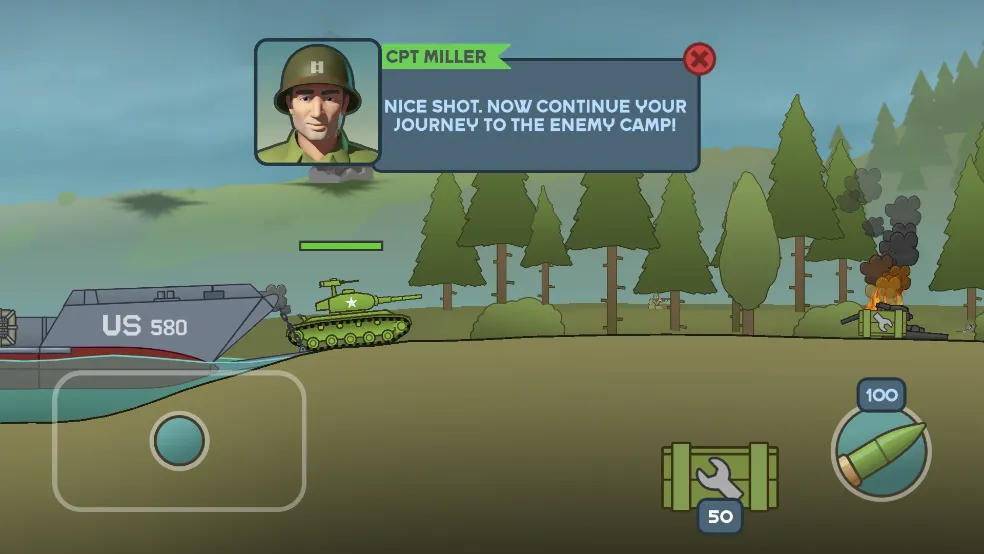Fire the tank shell button
The width and height of the screenshot is (984, 554).
880,451
